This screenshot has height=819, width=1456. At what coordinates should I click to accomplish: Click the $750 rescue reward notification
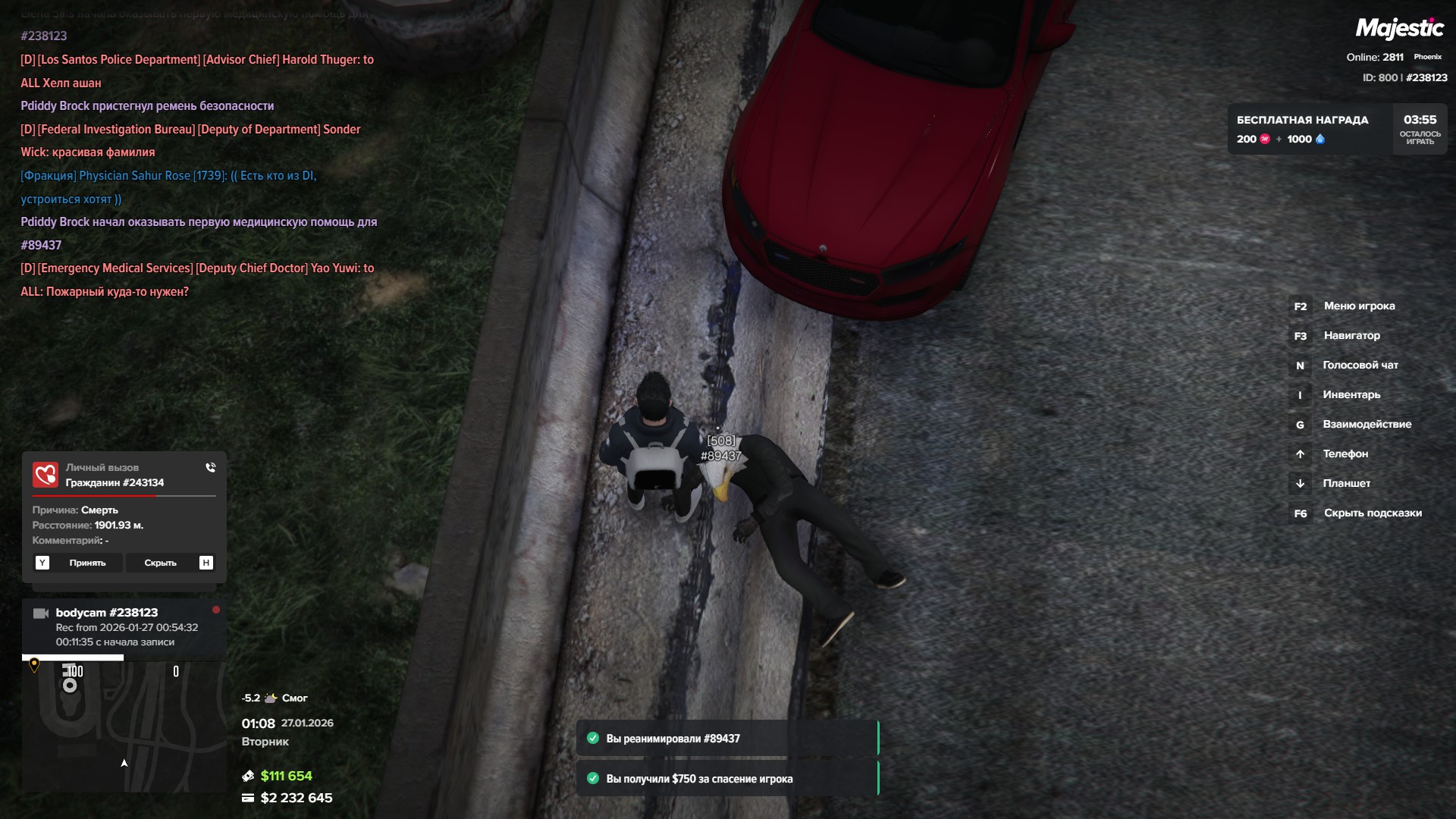(x=726, y=779)
